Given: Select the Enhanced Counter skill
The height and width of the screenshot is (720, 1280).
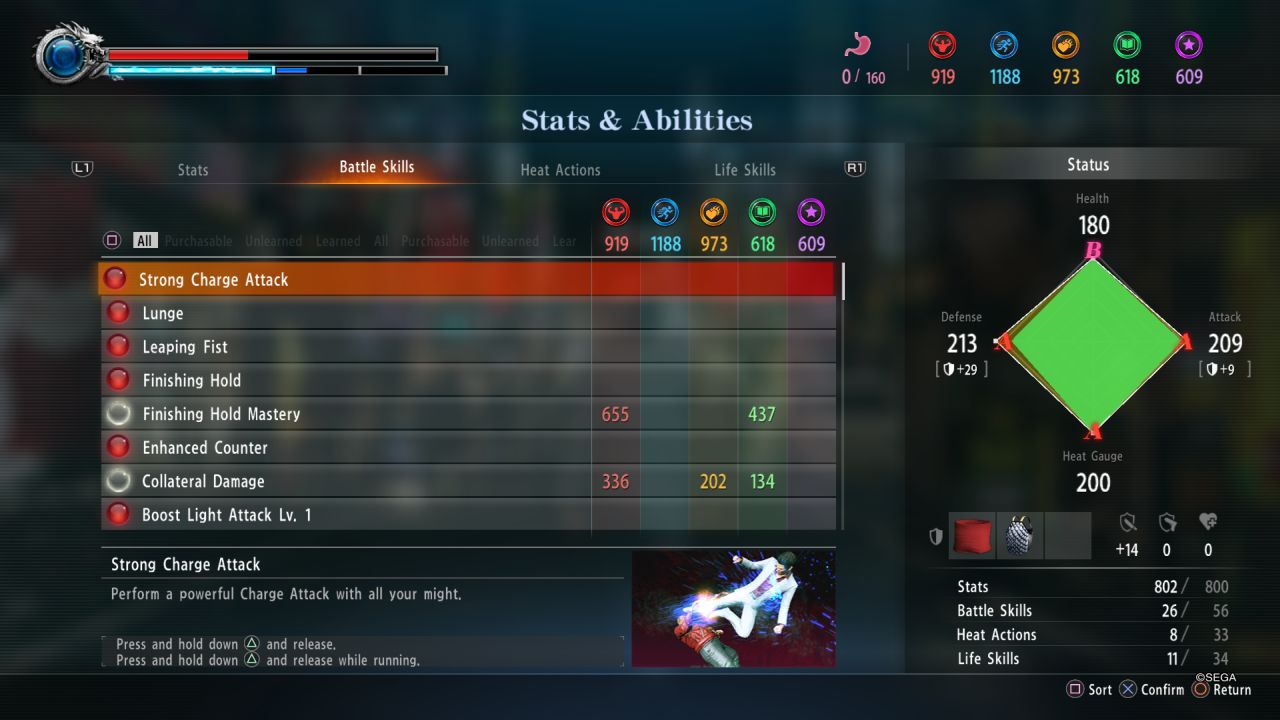Looking at the screenshot, I should [x=205, y=448].
